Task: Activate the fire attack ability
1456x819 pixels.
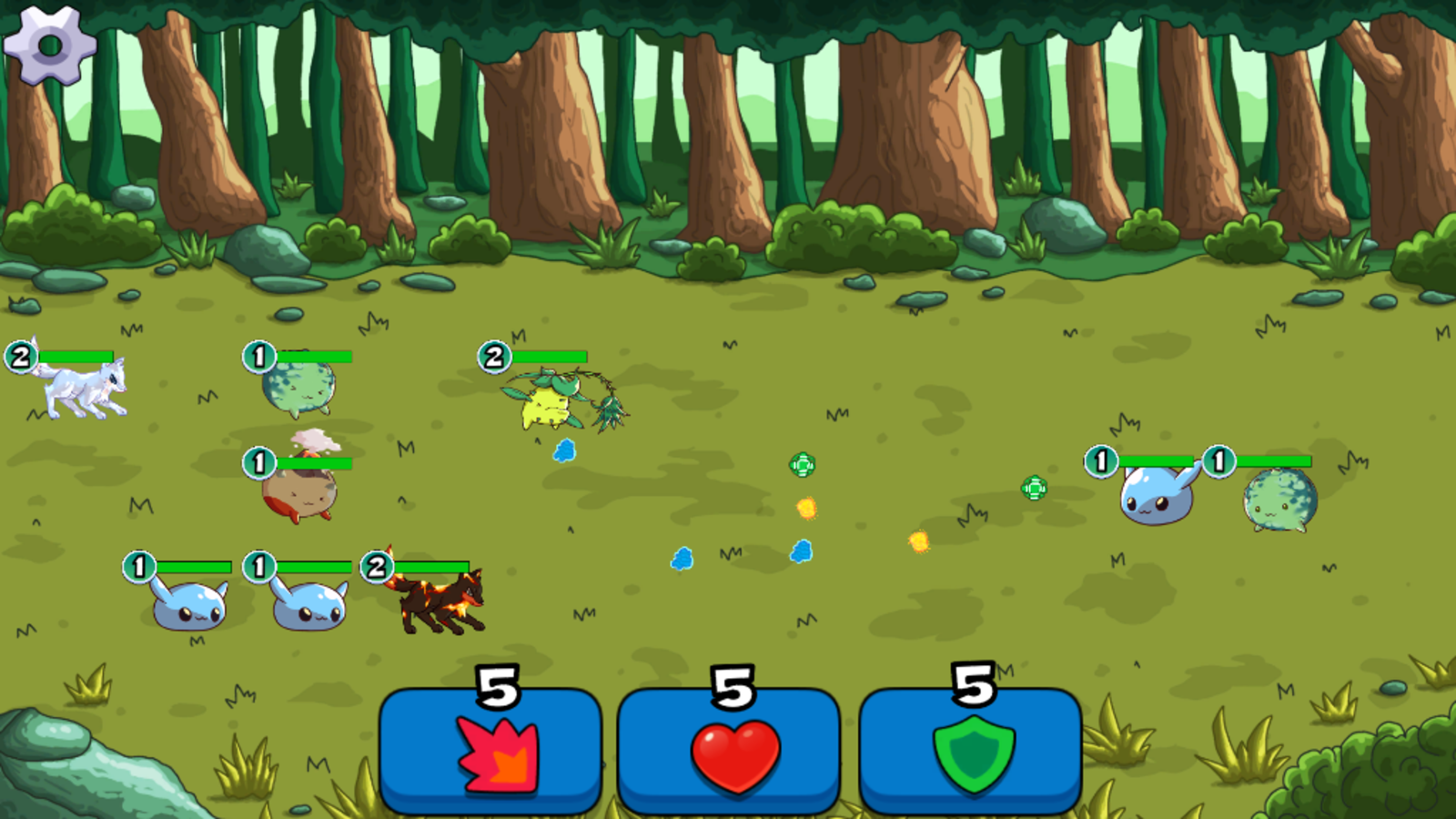Action: click(492, 753)
